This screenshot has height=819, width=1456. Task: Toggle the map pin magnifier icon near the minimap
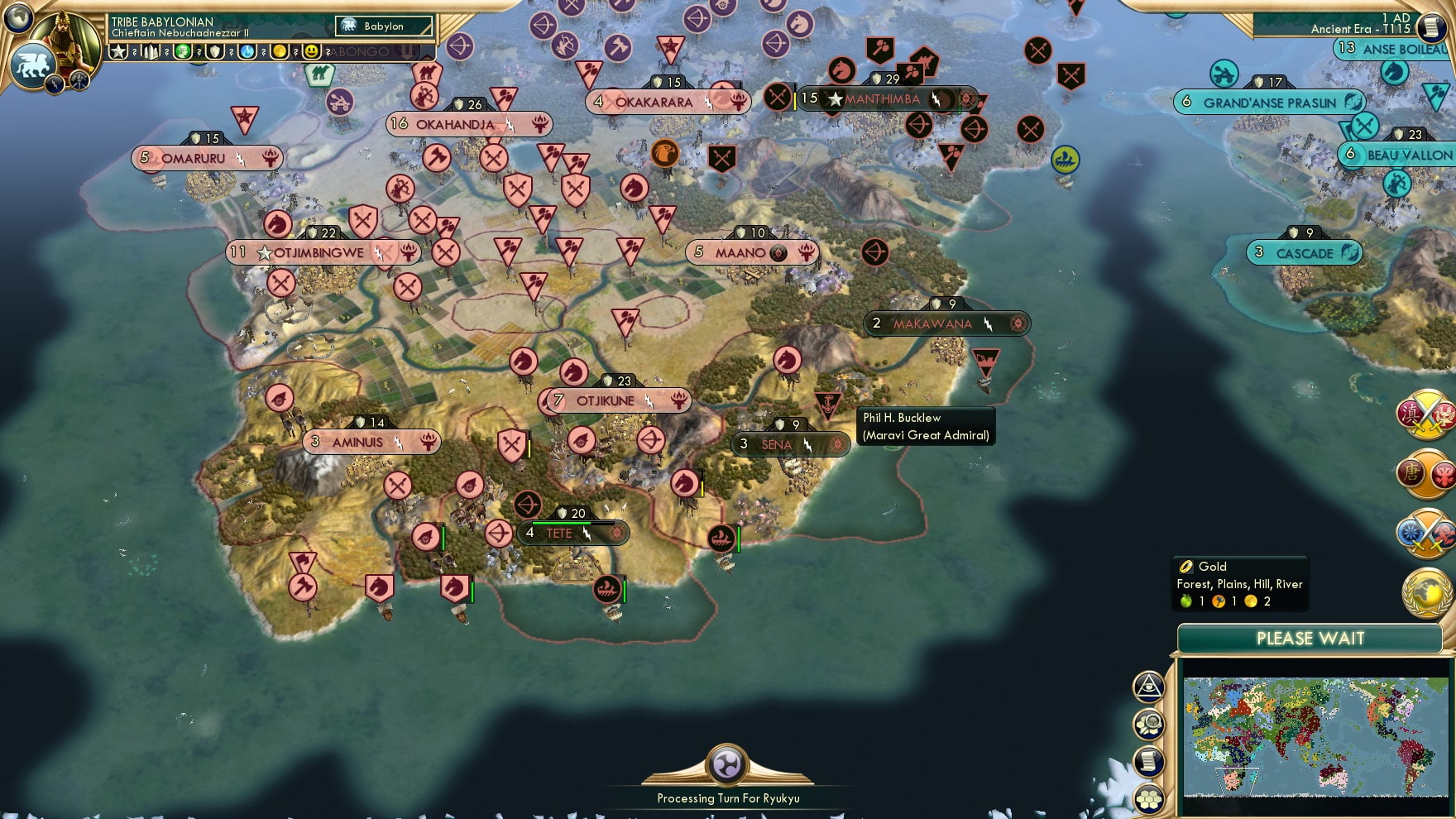(x=1148, y=724)
